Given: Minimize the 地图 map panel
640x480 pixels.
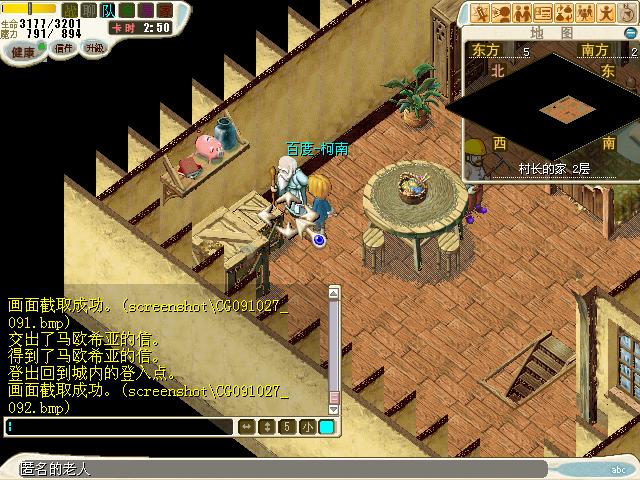Looking at the screenshot, I should [630, 31].
